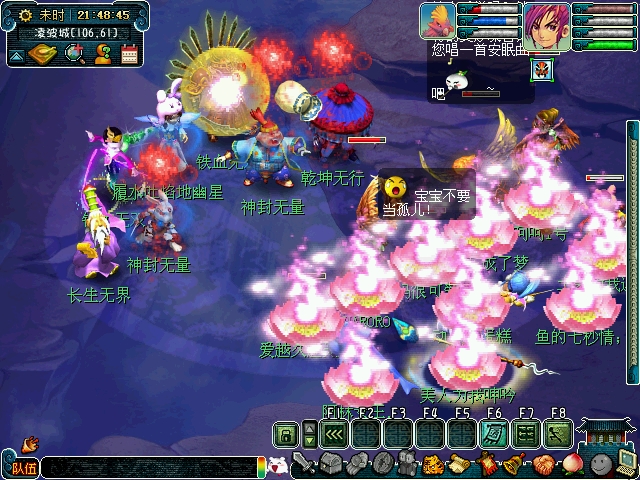640x480 pixels.
Task: Use the F8 martial pose skill
Action: point(558,435)
